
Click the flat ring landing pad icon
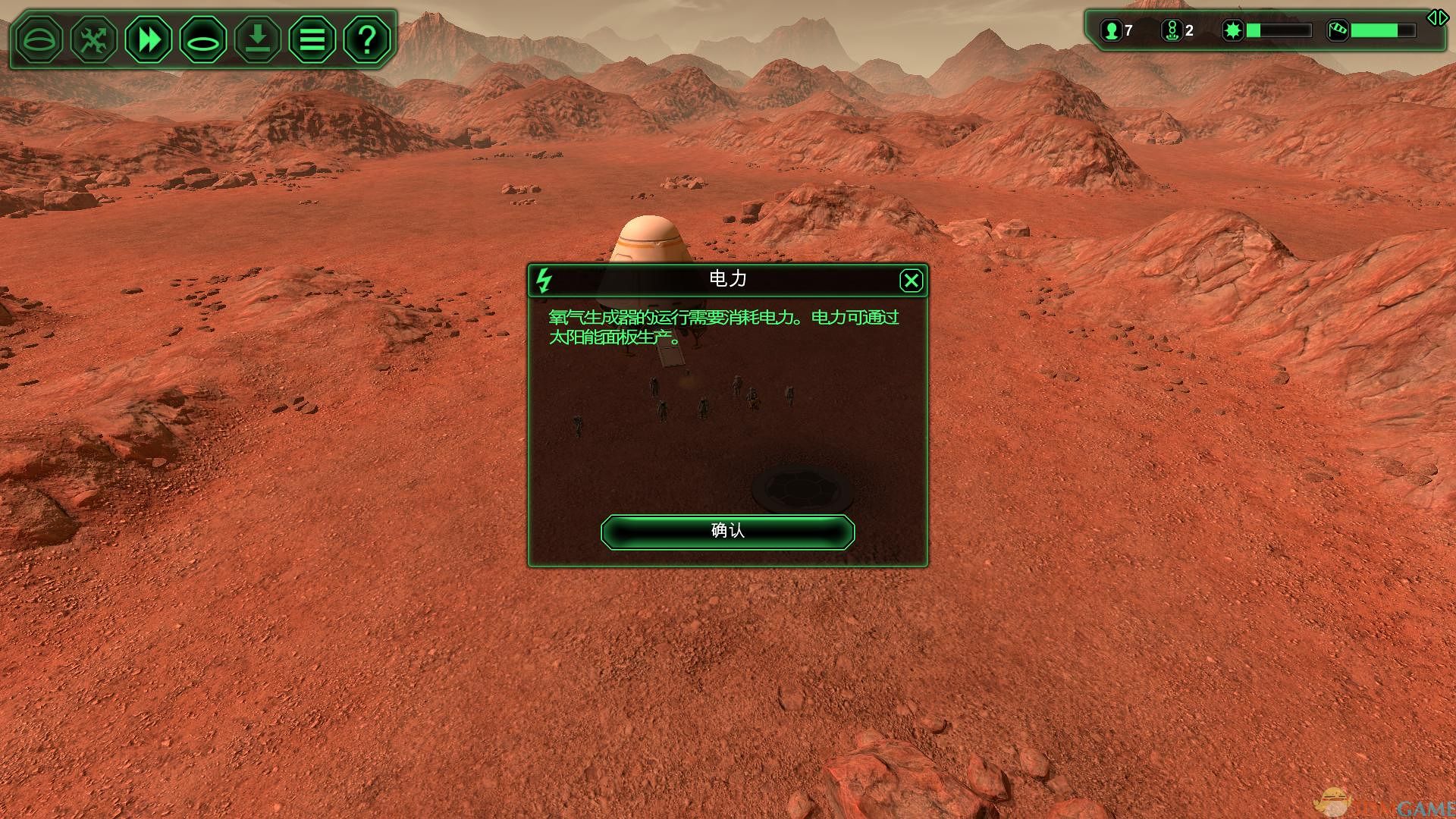tap(203, 39)
